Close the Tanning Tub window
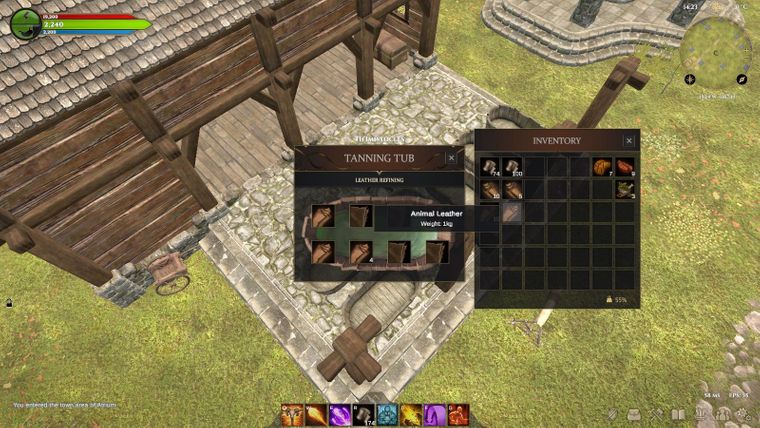 (451, 158)
